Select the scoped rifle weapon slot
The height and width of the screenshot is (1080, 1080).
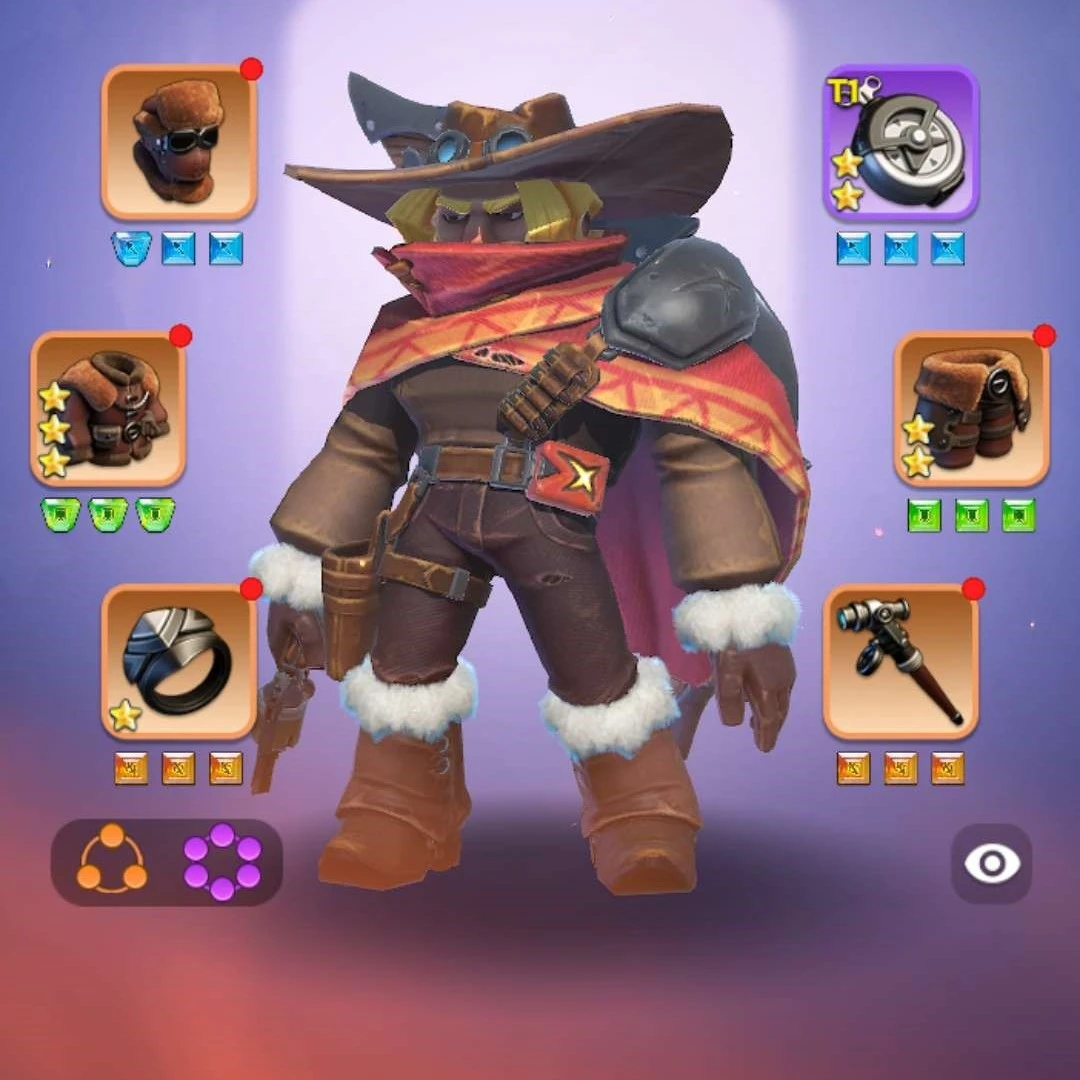click(x=900, y=662)
